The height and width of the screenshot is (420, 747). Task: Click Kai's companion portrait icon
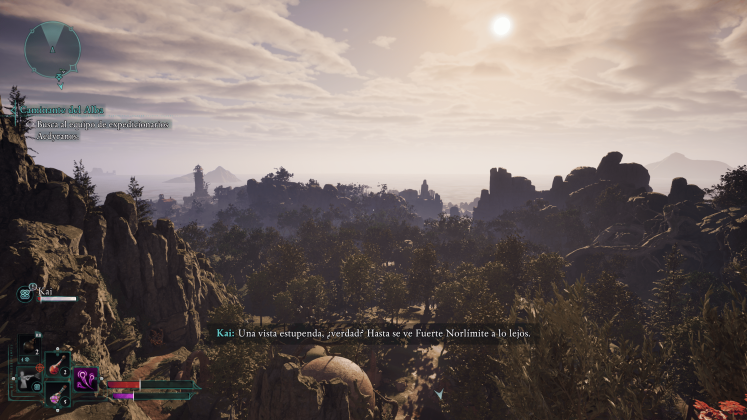tap(26, 294)
